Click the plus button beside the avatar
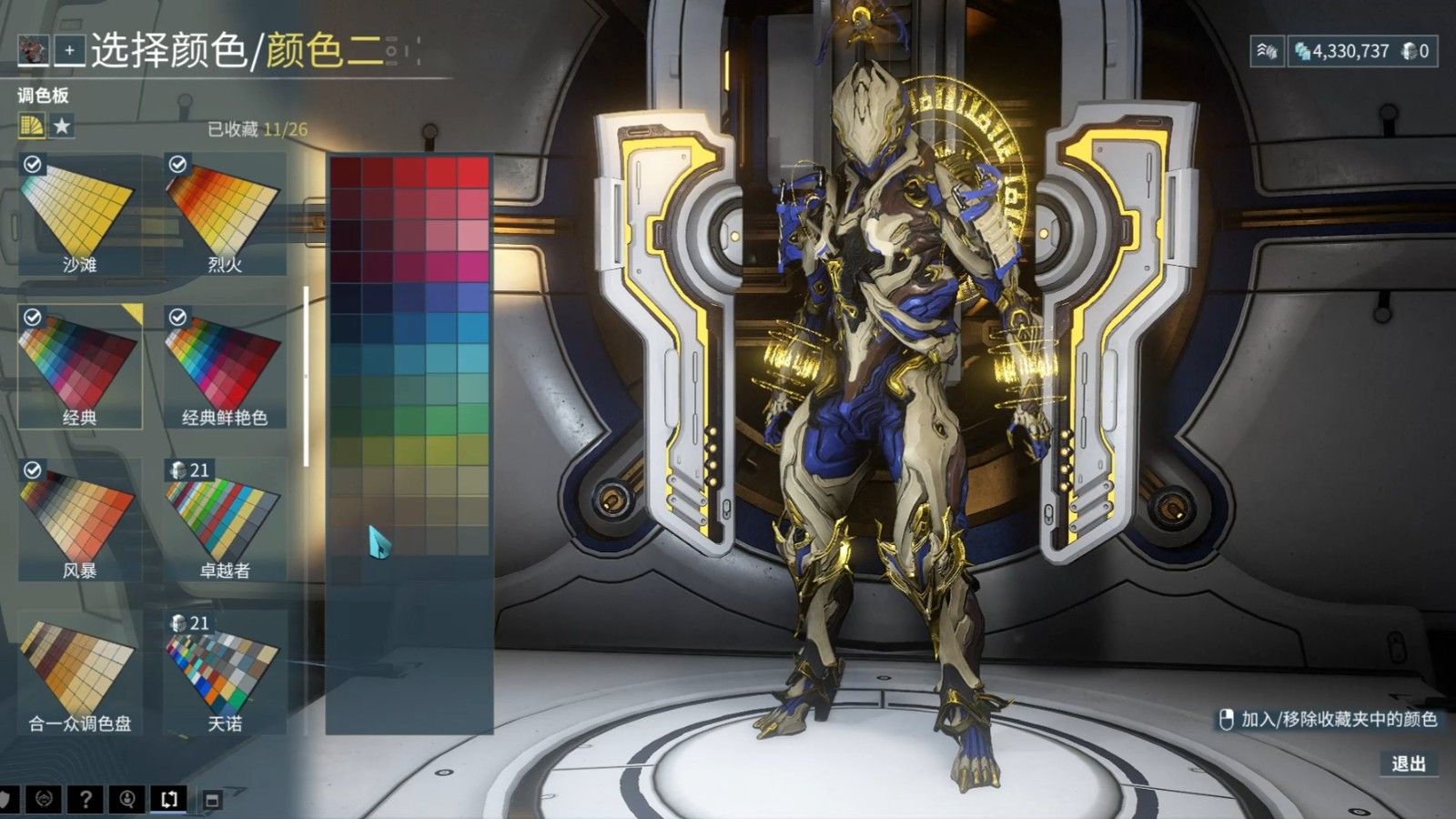Screen dimensions: 1456x819 click(x=69, y=51)
